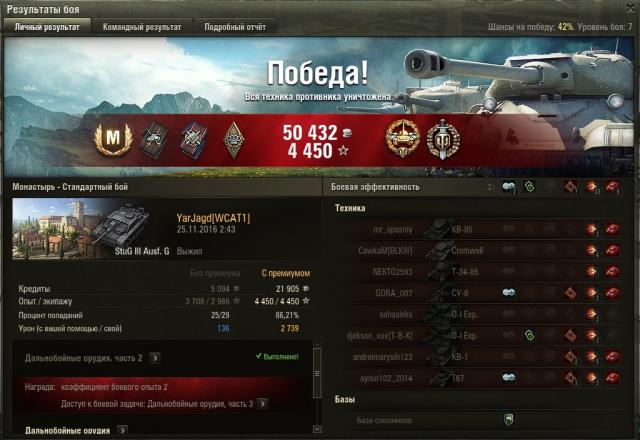Click the rightmost gold medal in banner

click(x=441, y=139)
